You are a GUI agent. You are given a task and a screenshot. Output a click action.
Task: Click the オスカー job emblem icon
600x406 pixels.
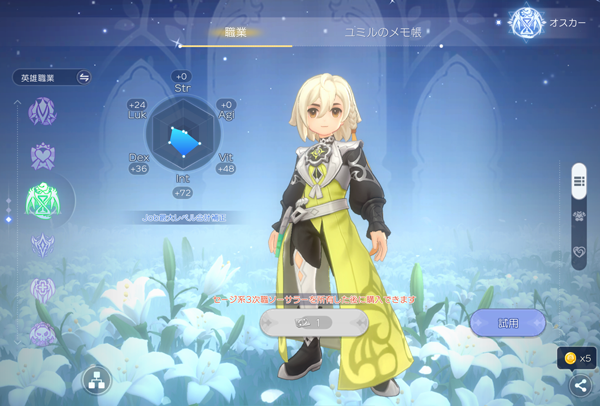525,22
